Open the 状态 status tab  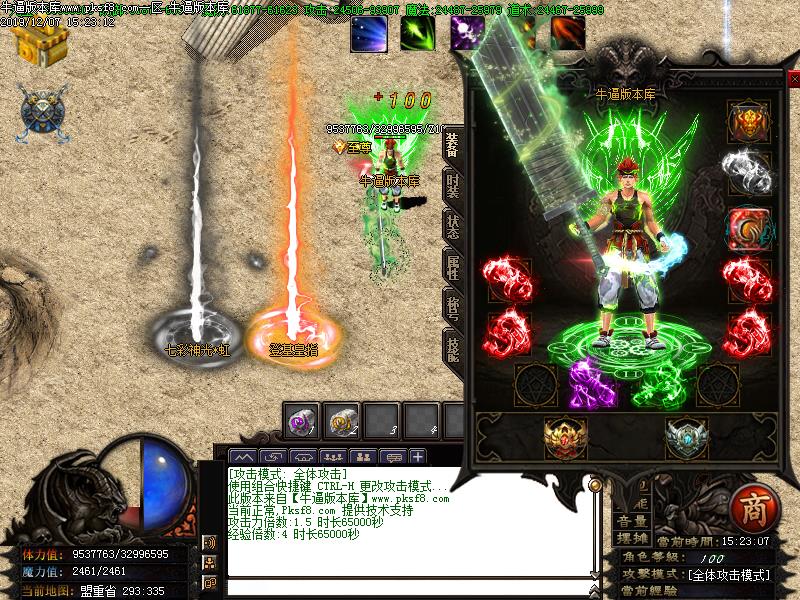coord(453,225)
